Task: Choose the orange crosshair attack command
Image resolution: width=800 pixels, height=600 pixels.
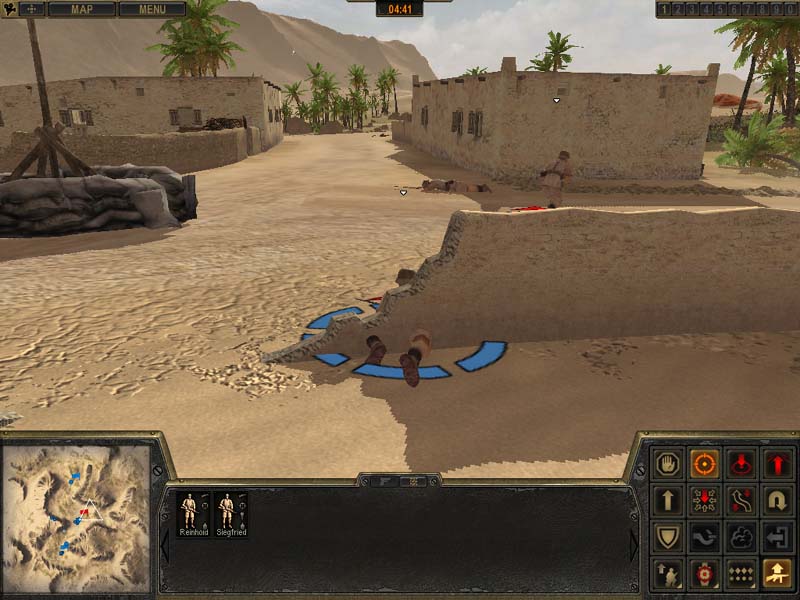Action: pyautogui.click(x=704, y=464)
